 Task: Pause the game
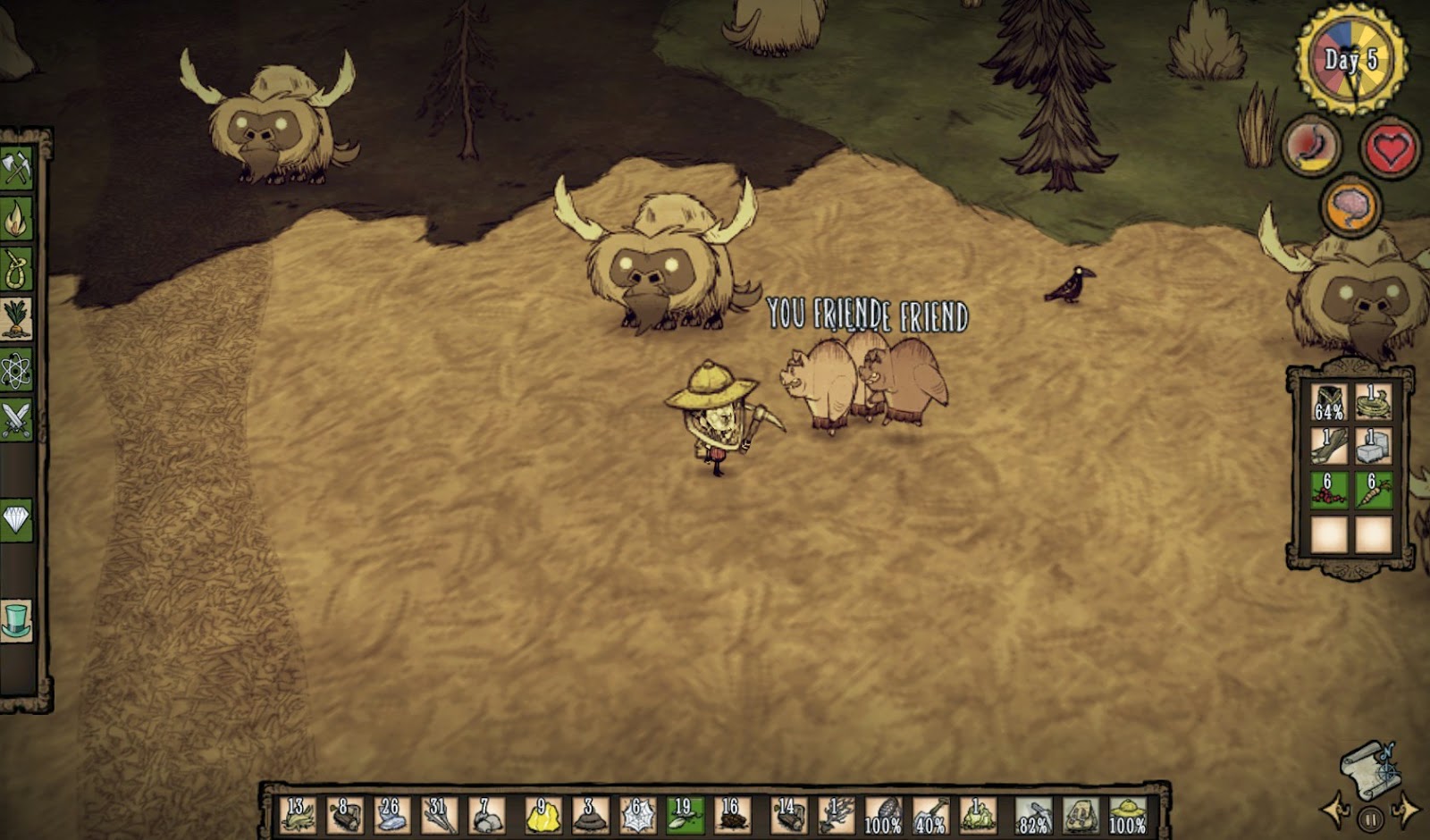coord(1370,818)
